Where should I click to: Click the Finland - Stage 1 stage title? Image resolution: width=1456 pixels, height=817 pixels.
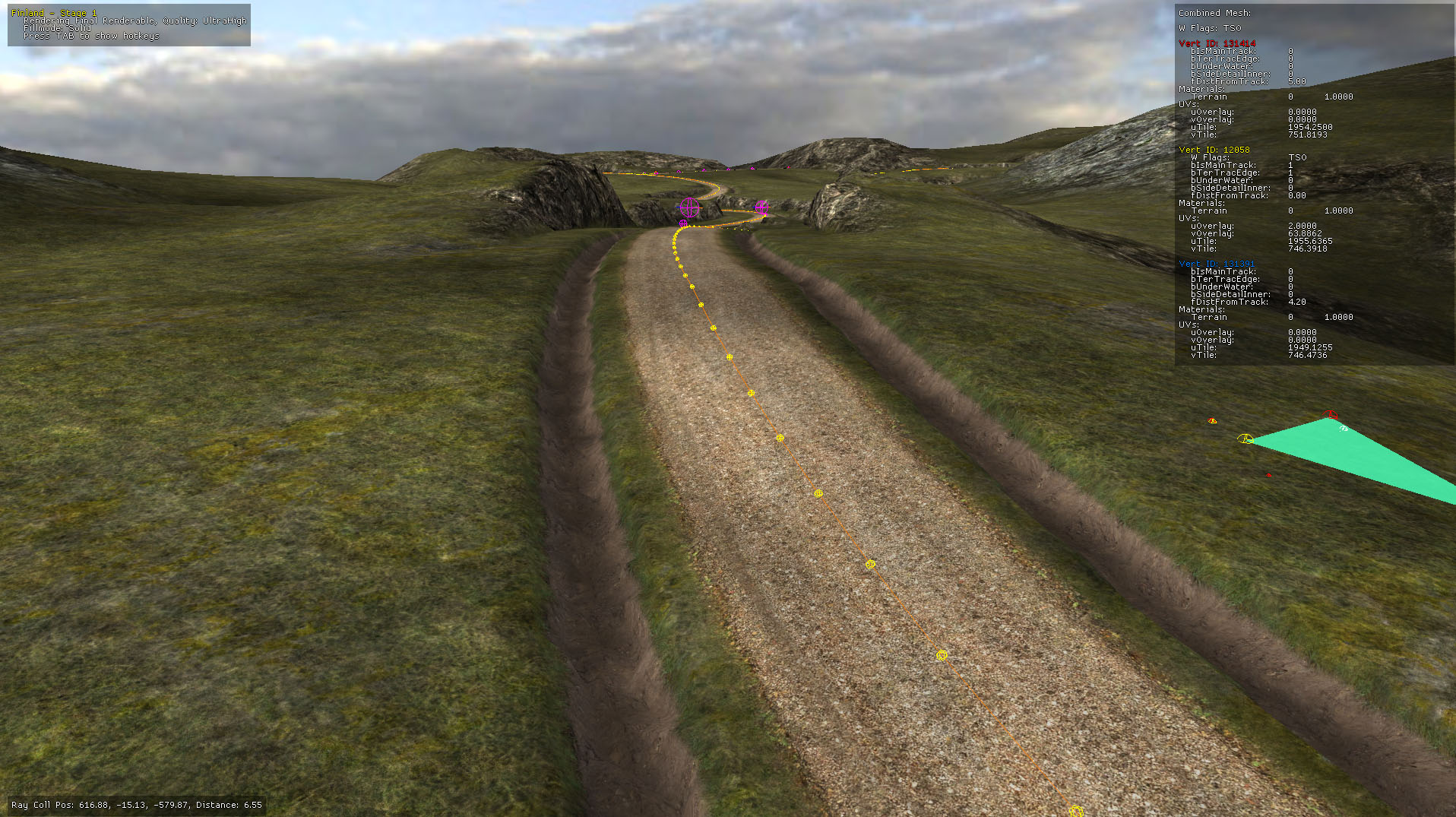click(x=55, y=12)
